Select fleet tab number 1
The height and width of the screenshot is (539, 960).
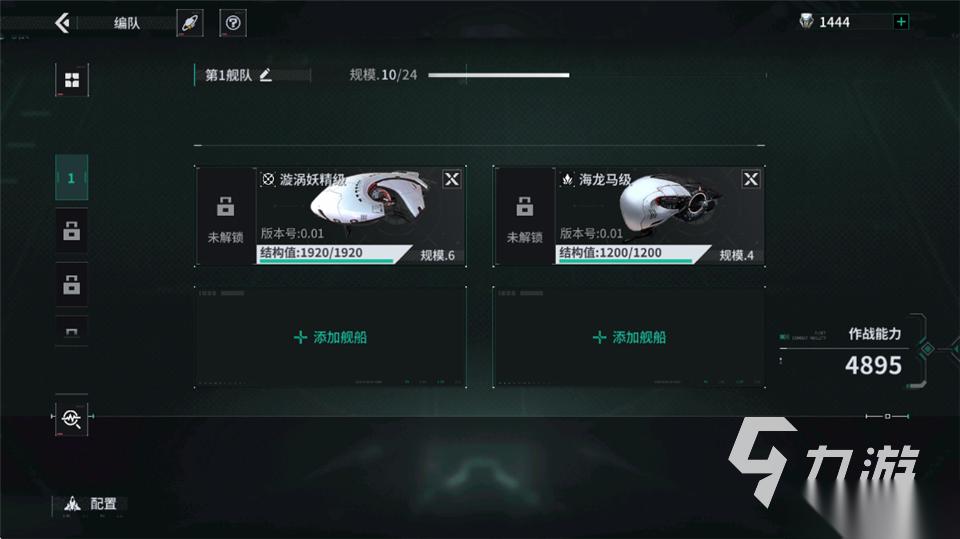[x=71, y=179]
